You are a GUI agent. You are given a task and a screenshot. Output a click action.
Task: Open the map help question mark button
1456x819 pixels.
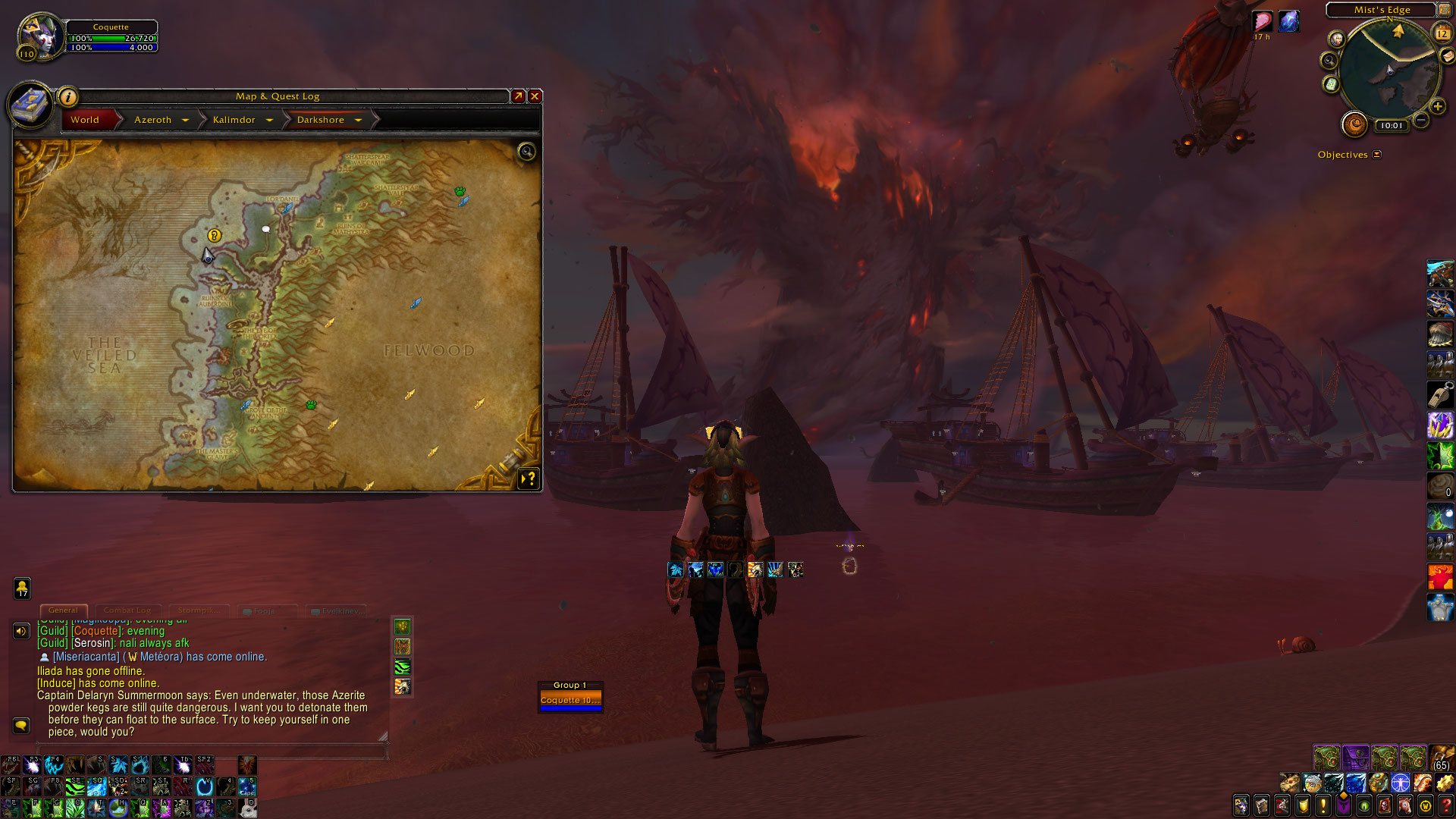529,479
